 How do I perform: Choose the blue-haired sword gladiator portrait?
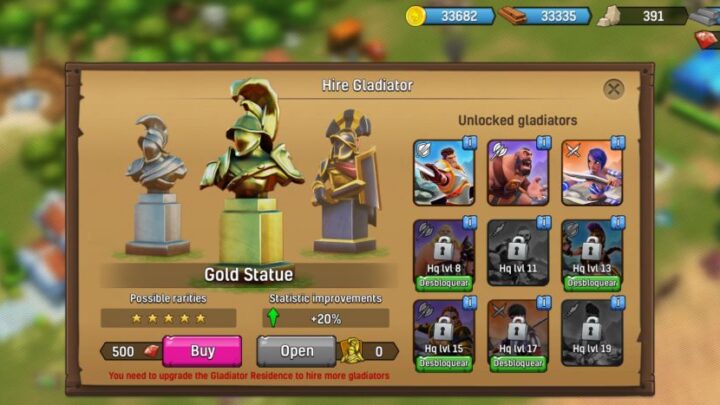592,172
